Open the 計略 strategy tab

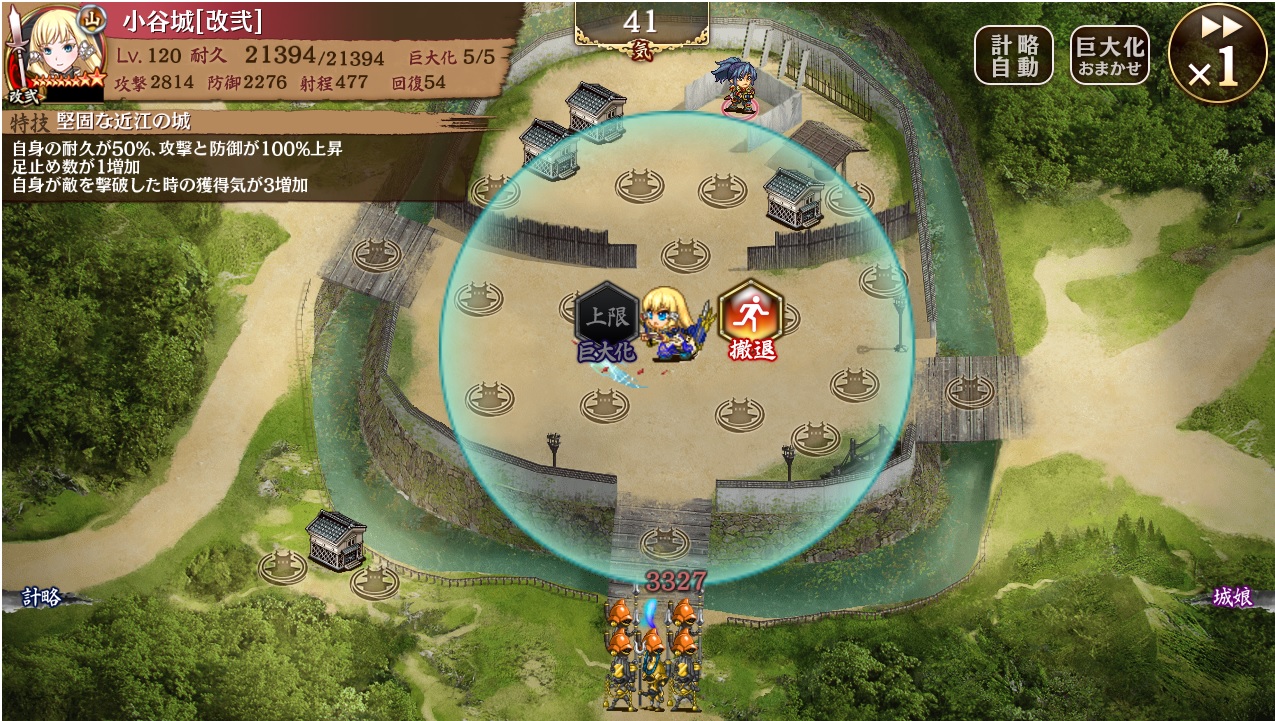[x=40, y=598]
